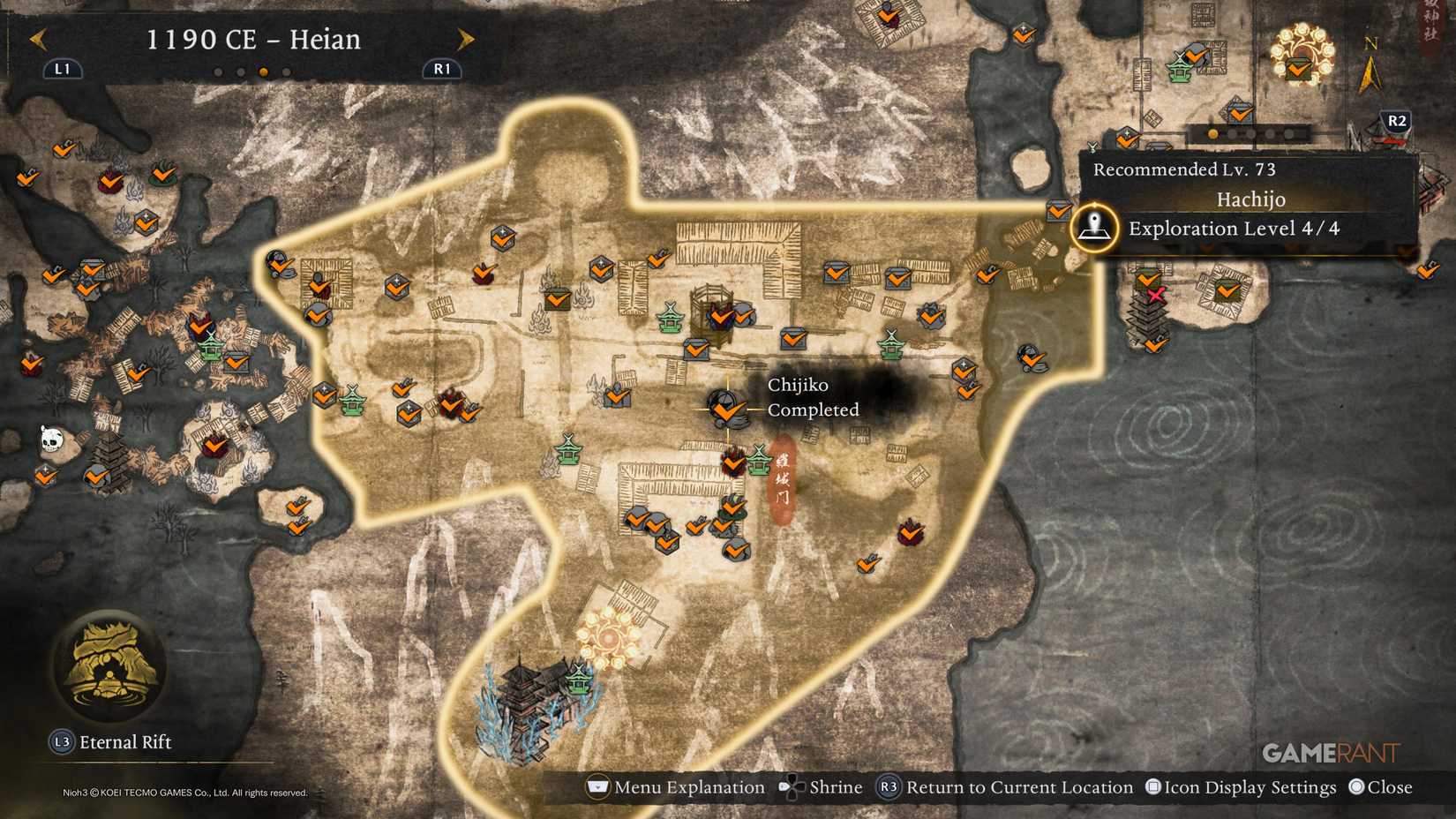Open Icon Display Settings

click(x=1244, y=786)
